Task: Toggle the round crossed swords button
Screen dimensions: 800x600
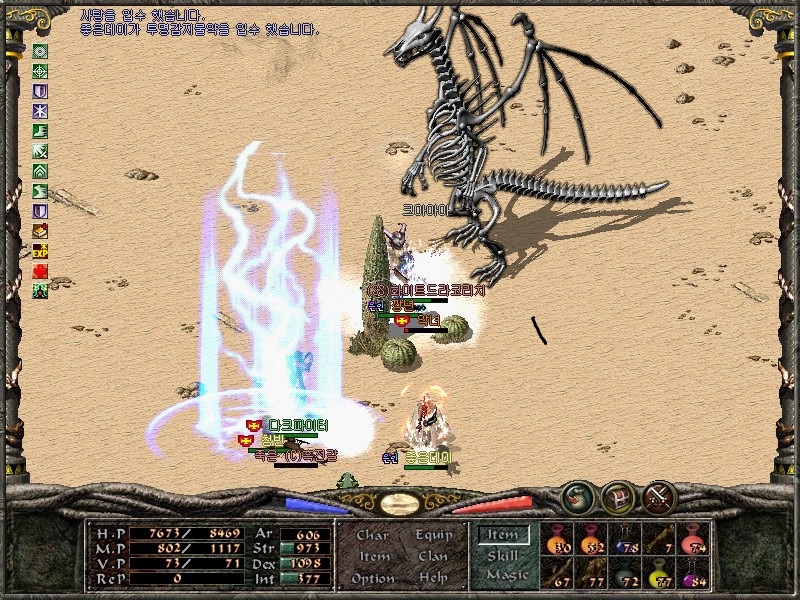Action: [x=659, y=495]
